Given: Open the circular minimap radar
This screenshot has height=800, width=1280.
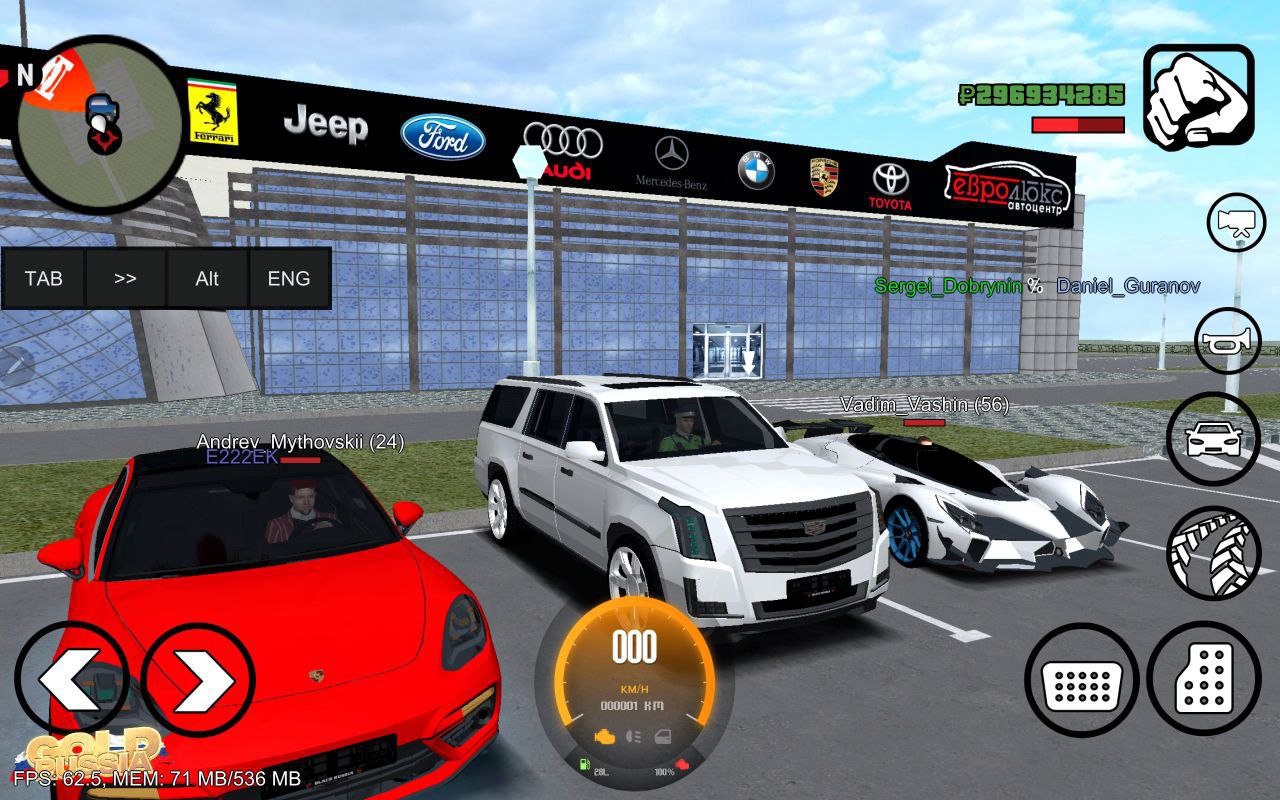Looking at the screenshot, I should click(99, 123).
